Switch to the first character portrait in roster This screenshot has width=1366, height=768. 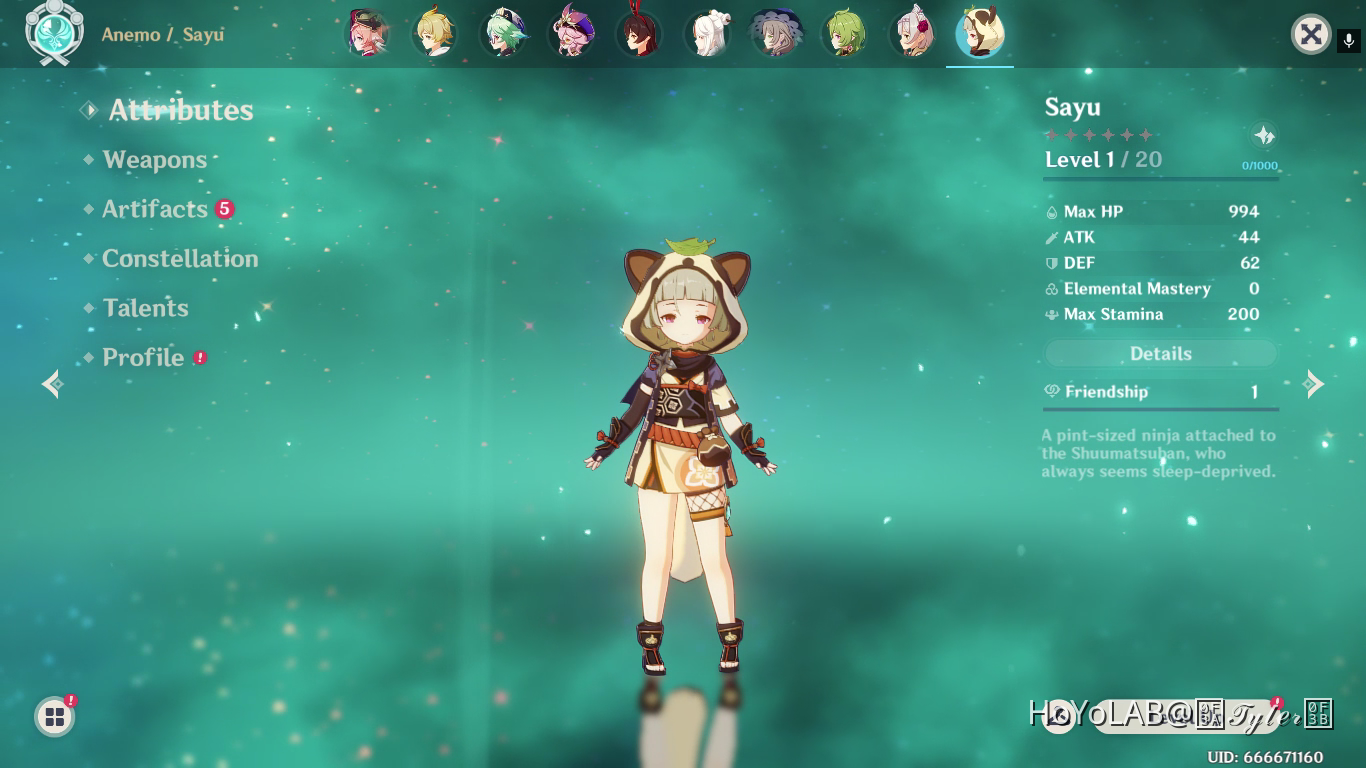coord(368,33)
